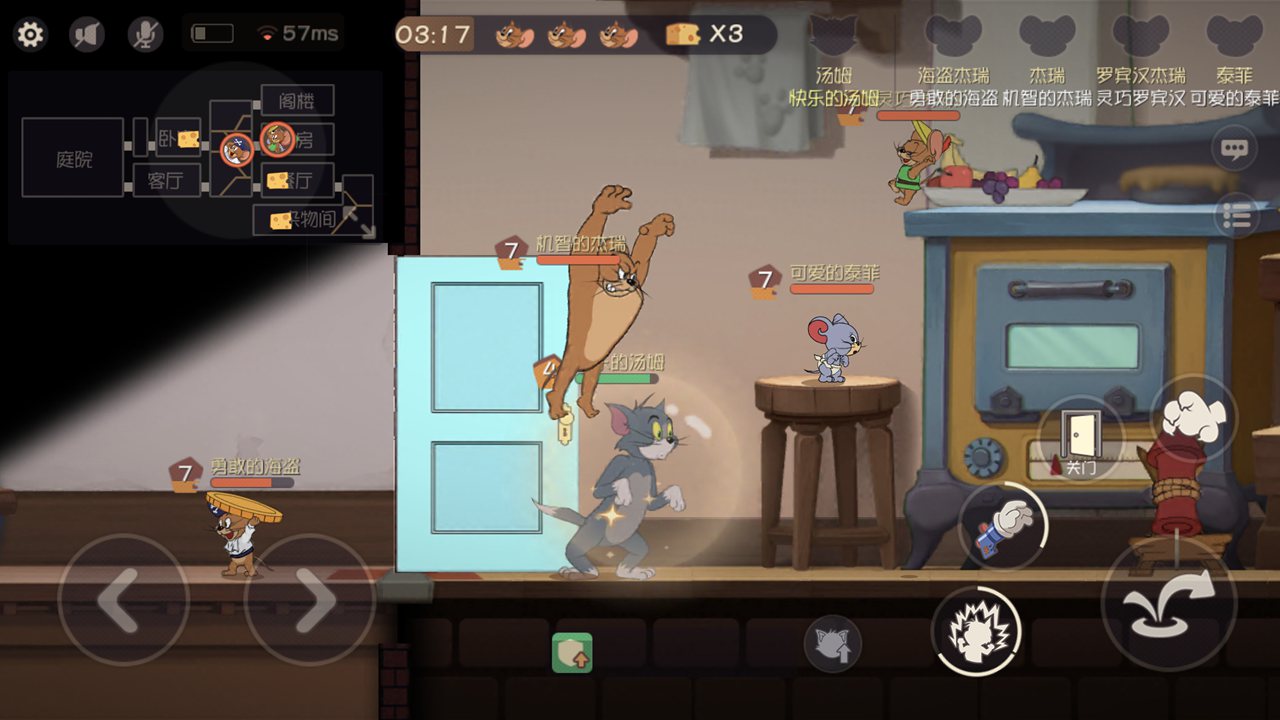
Task: Tap the move-left arrow button
Action: pyautogui.click(x=122, y=600)
